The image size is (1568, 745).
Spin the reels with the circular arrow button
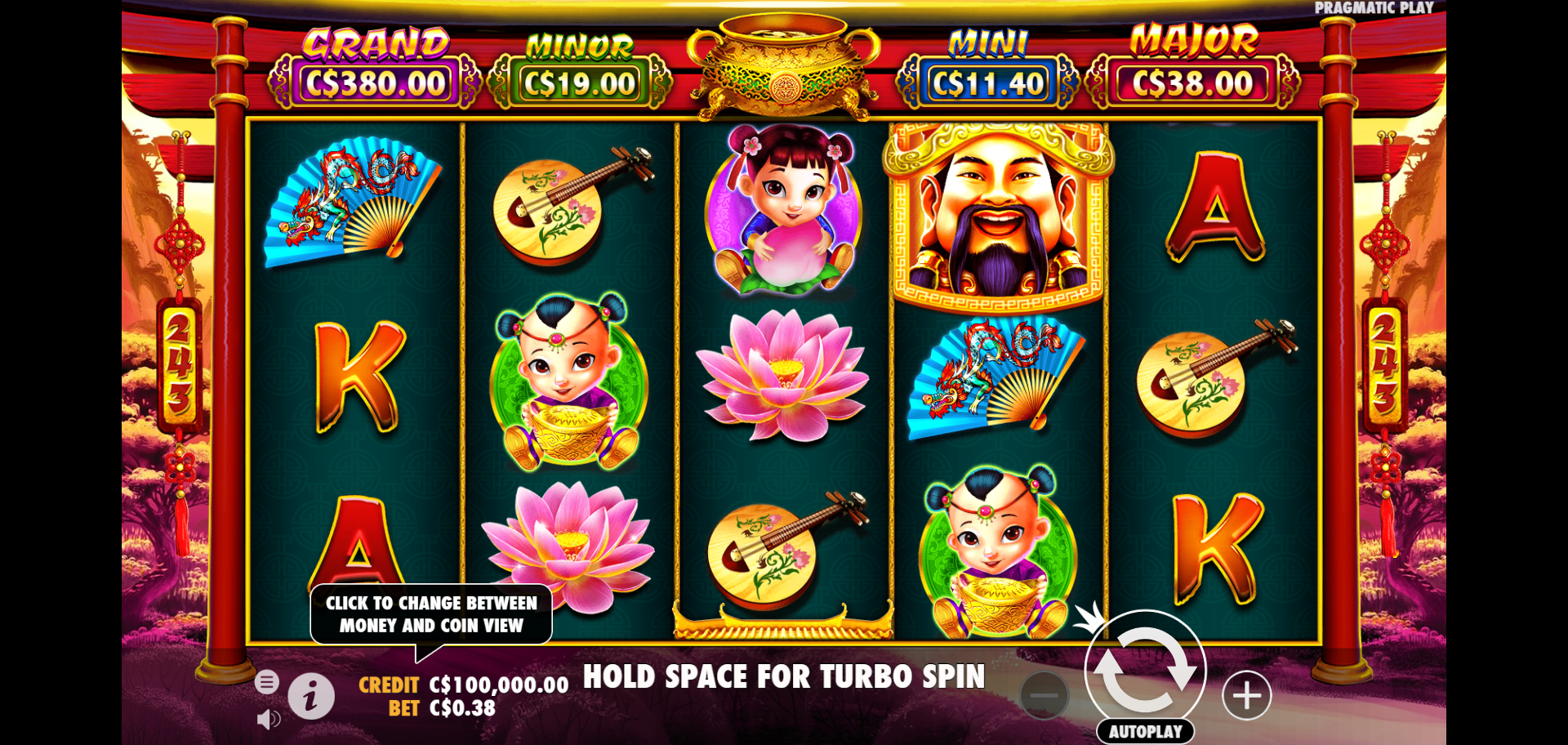click(x=1145, y=670)
